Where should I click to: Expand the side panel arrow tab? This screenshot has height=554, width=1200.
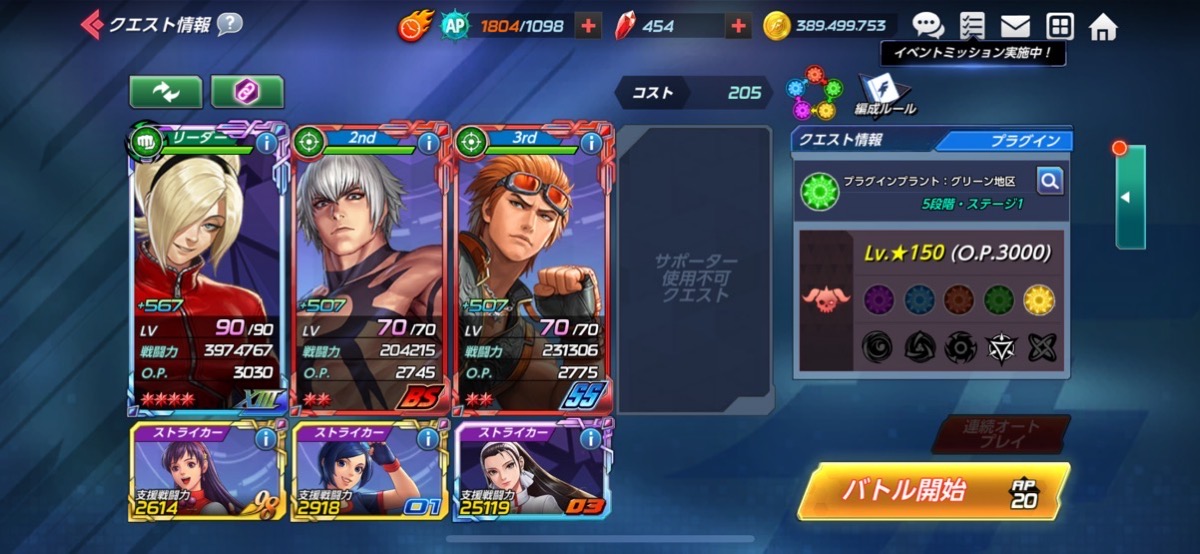1130,197
